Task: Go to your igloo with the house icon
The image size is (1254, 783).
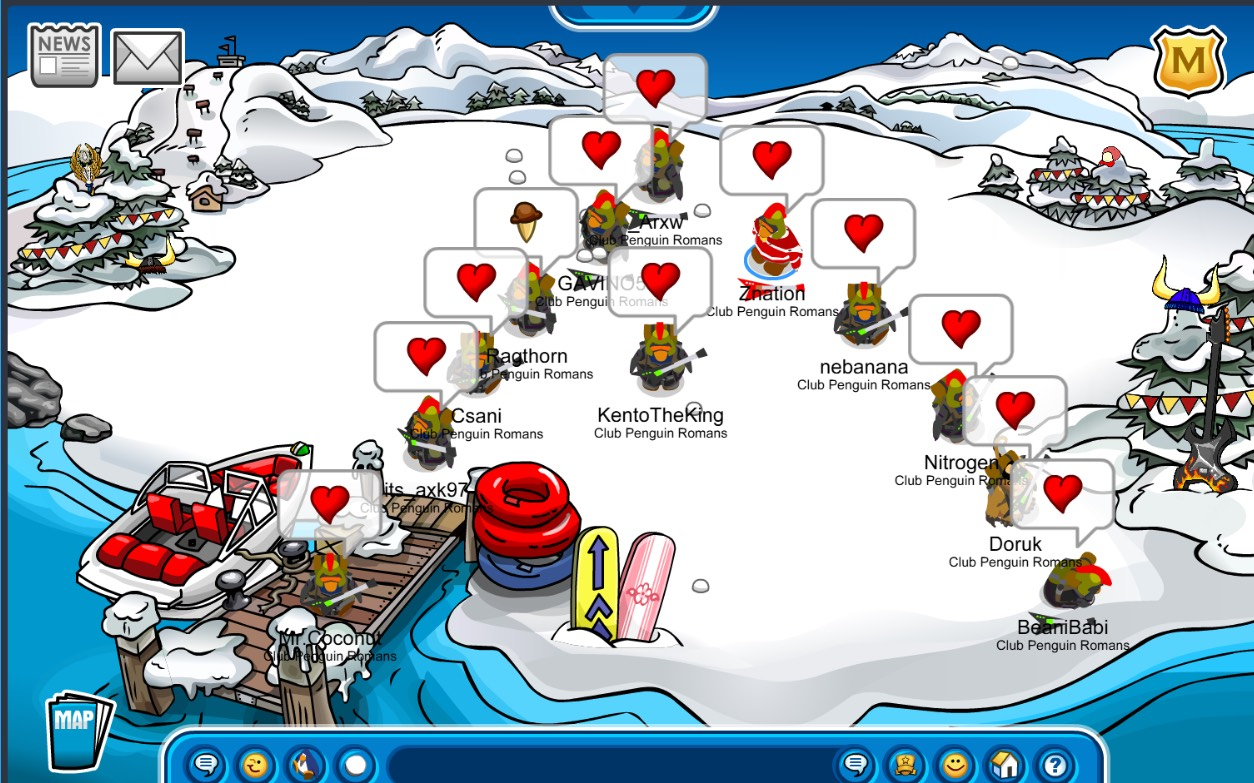Action: click(x=1006, y=765)
